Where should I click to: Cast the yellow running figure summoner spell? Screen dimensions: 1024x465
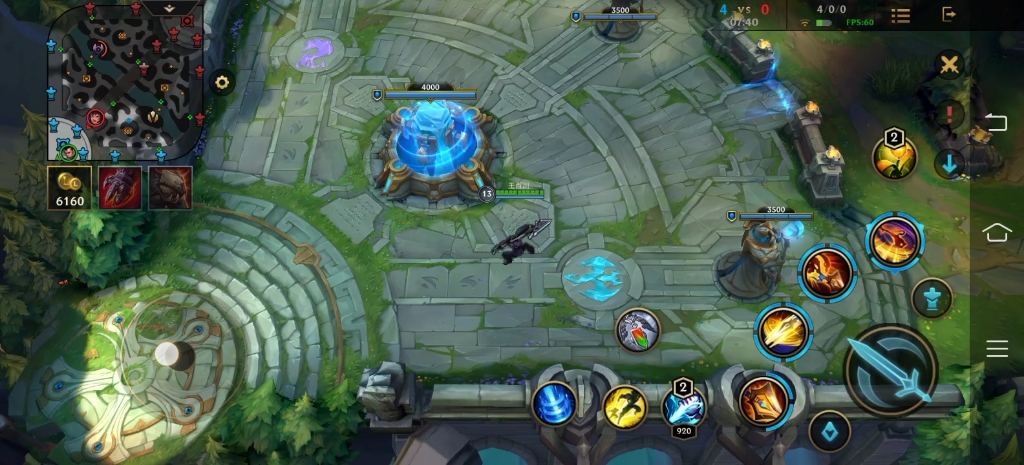point(624,407)
